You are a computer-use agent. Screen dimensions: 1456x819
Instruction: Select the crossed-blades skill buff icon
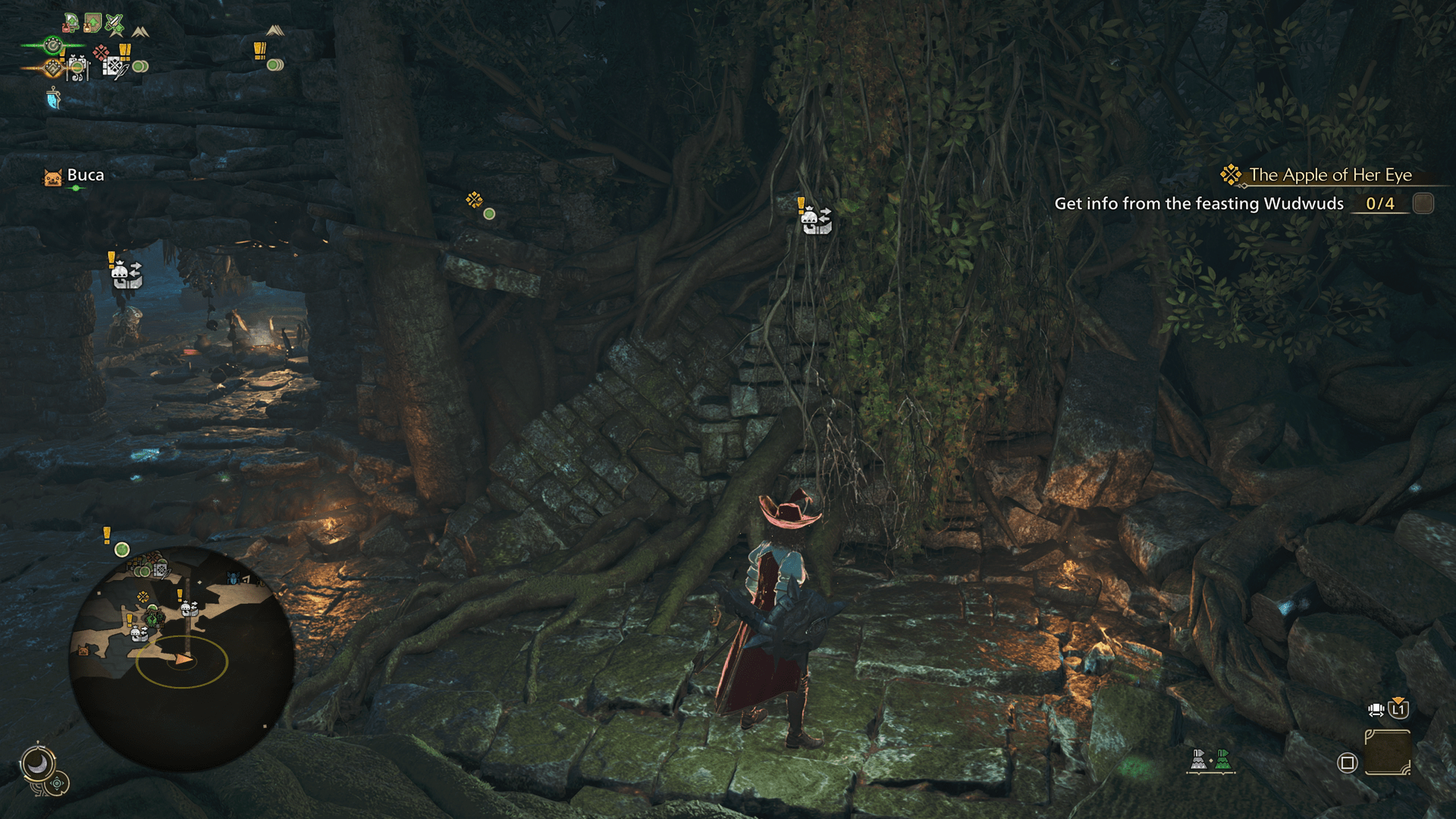[x=114, y=21]
